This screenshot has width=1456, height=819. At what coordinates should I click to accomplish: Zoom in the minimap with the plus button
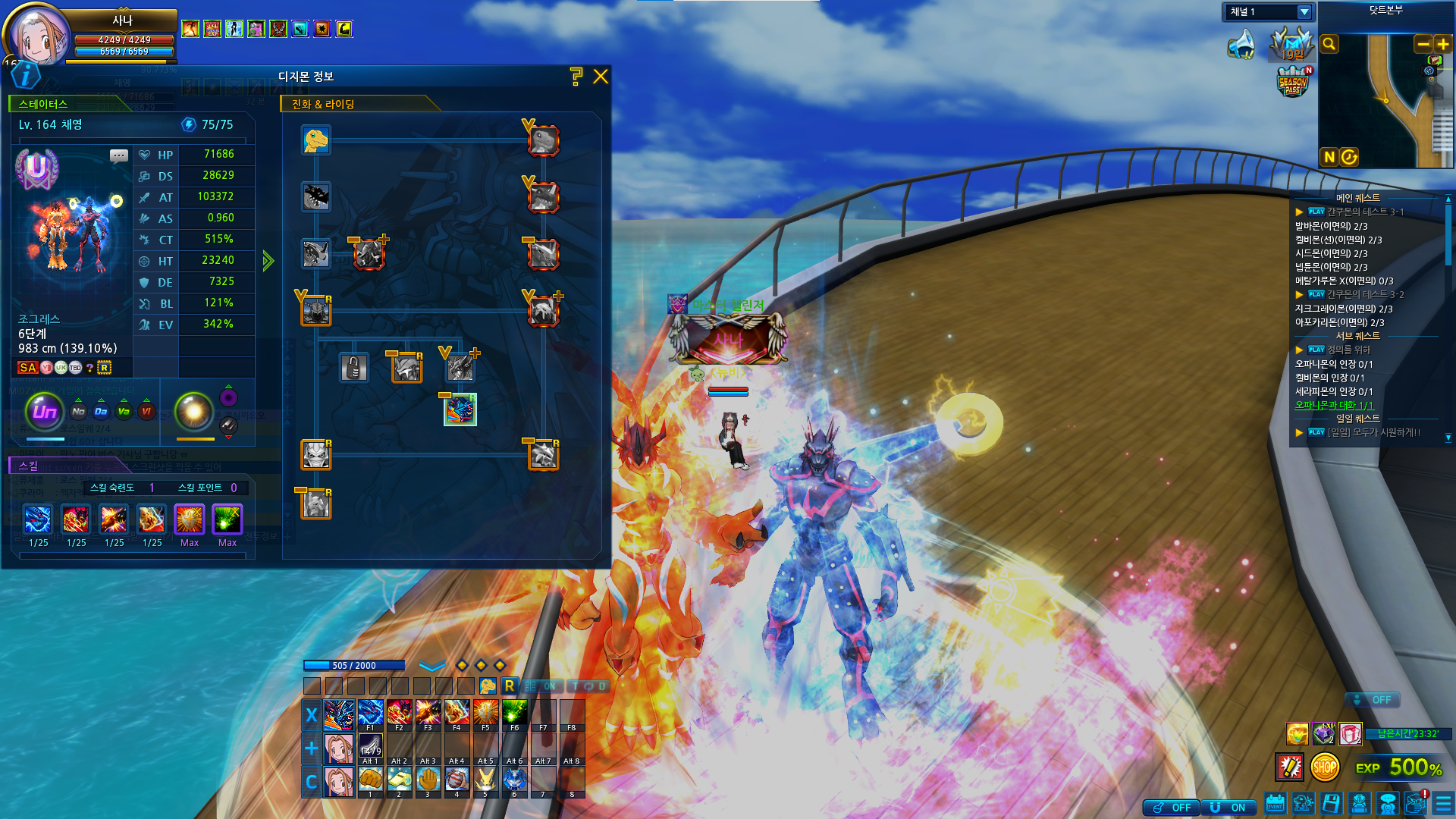point(1442,44)
